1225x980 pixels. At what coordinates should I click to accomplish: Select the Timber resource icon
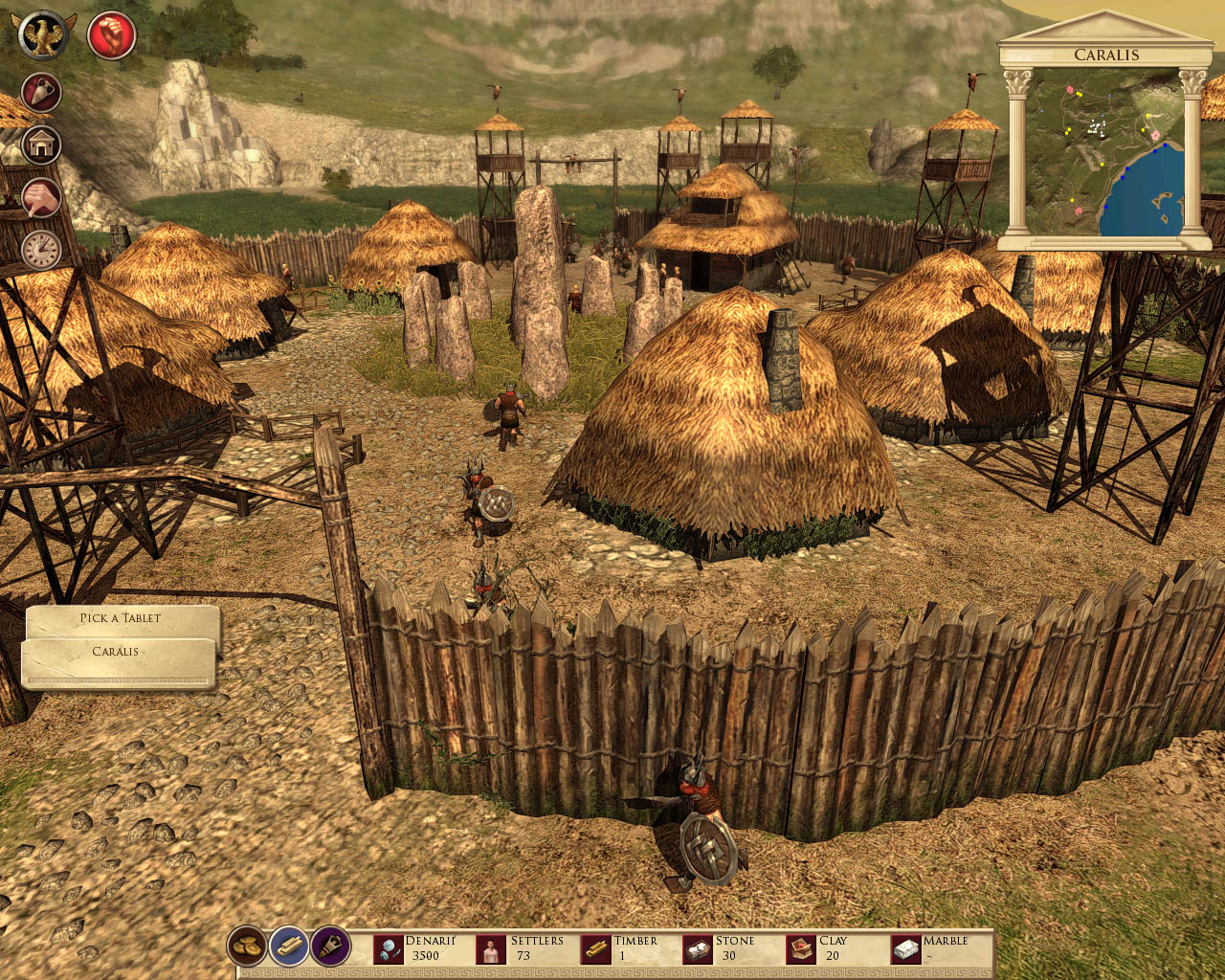[595, 948]
